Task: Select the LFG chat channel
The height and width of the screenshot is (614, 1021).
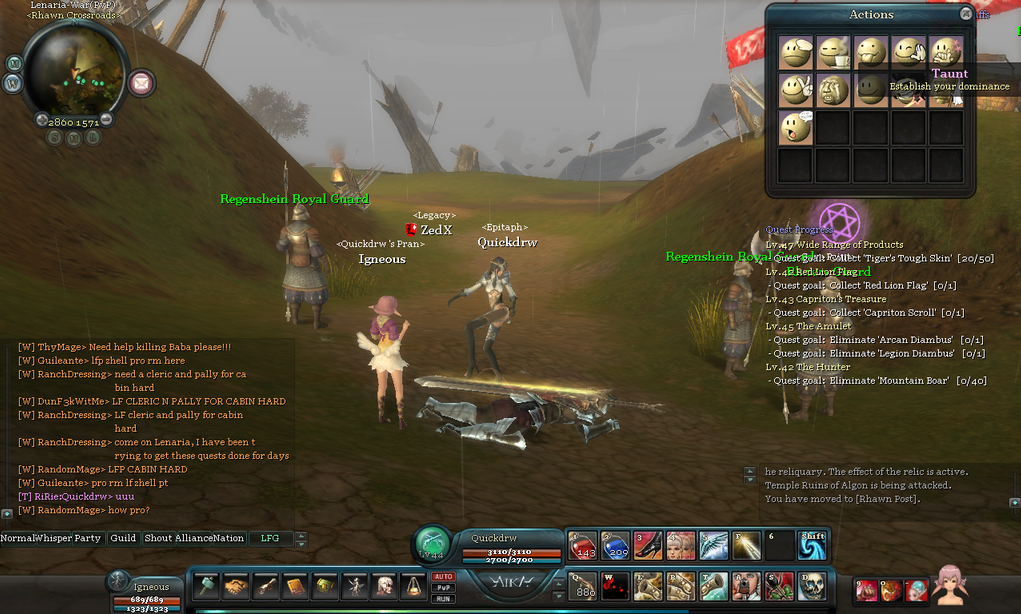Action: pyautogui.click(x=270, y=538)
